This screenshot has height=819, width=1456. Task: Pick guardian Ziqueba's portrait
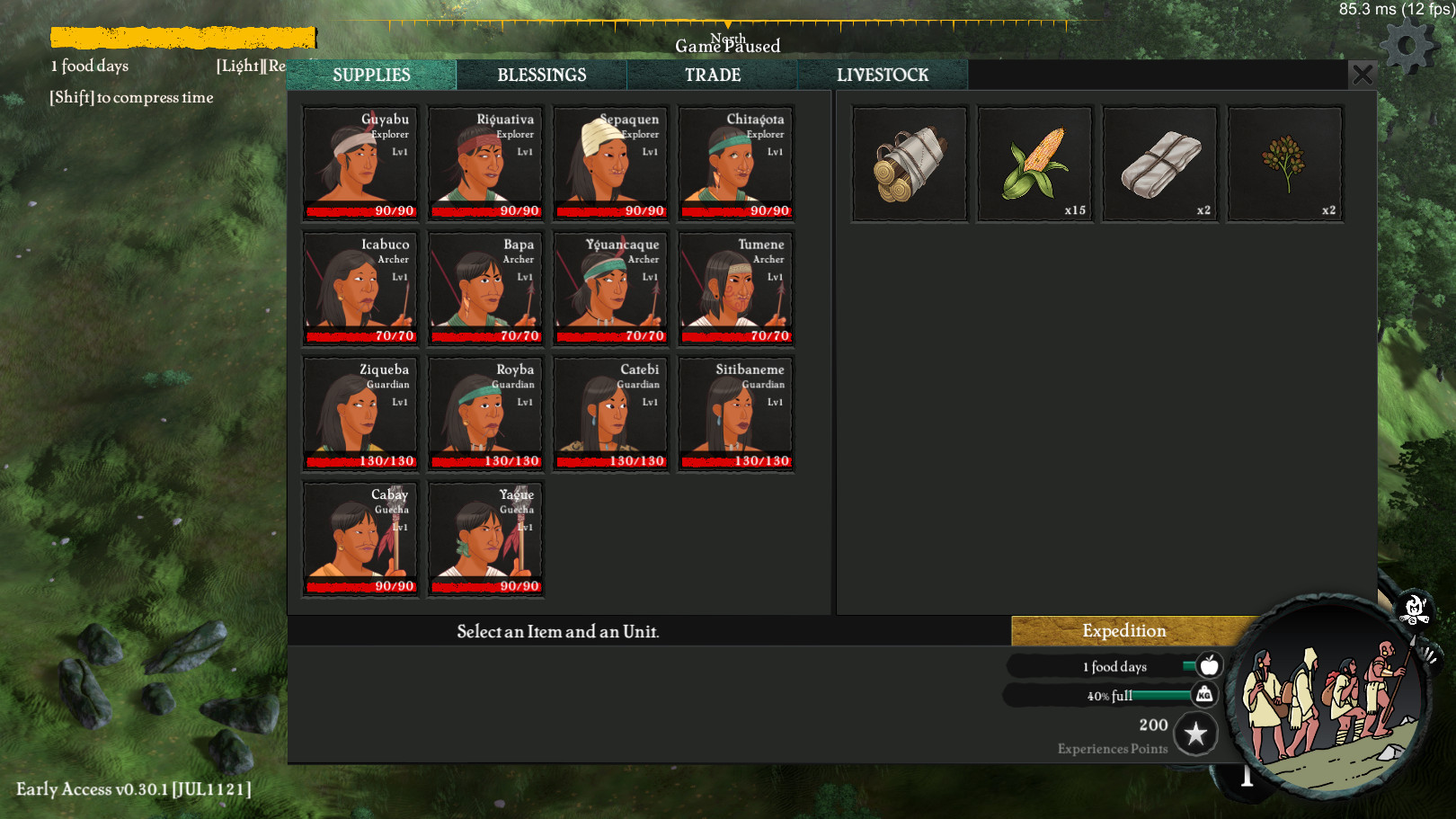click(x=360, y=414)
